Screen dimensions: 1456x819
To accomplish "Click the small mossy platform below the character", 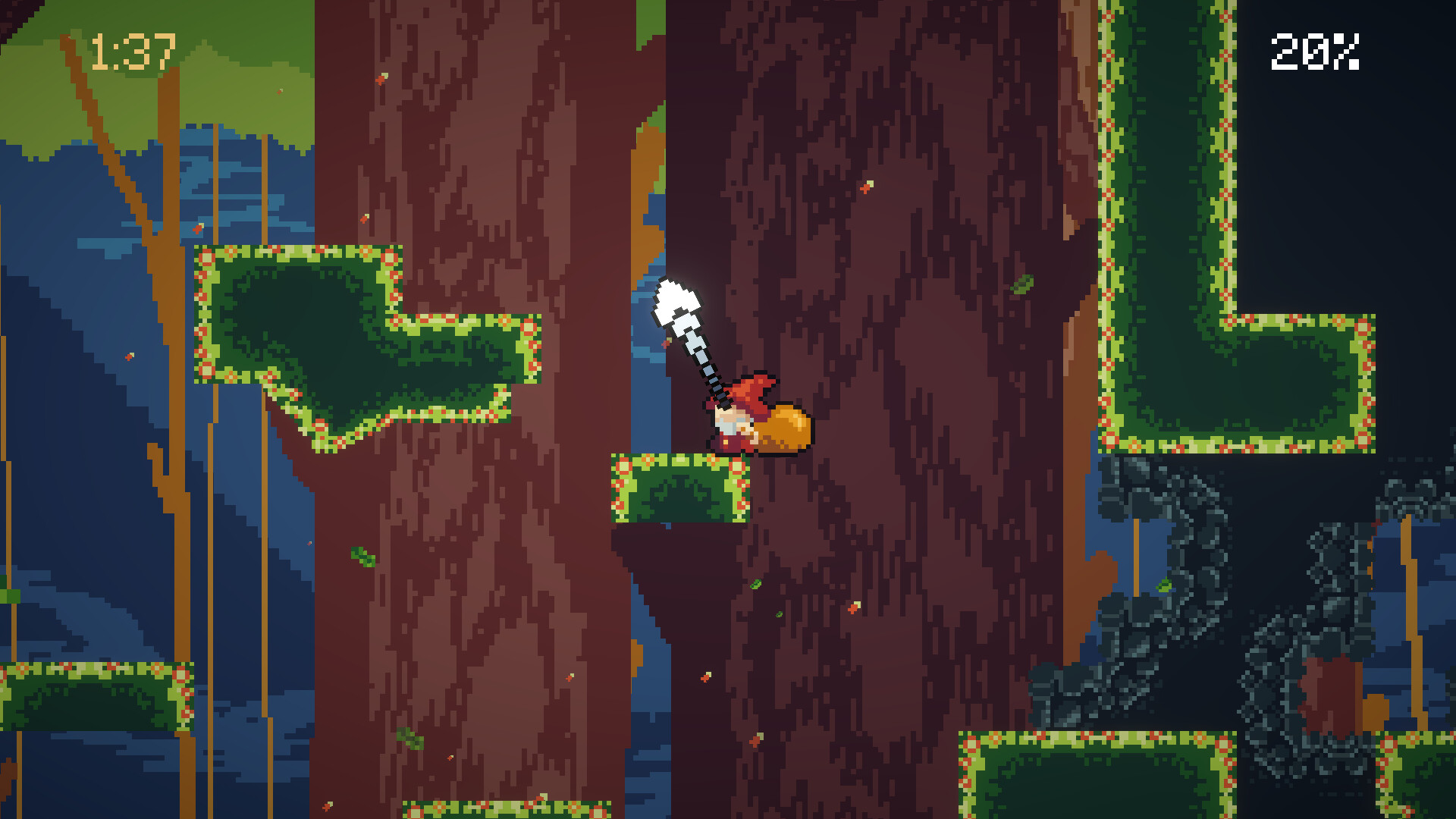I will click(679, 489).
